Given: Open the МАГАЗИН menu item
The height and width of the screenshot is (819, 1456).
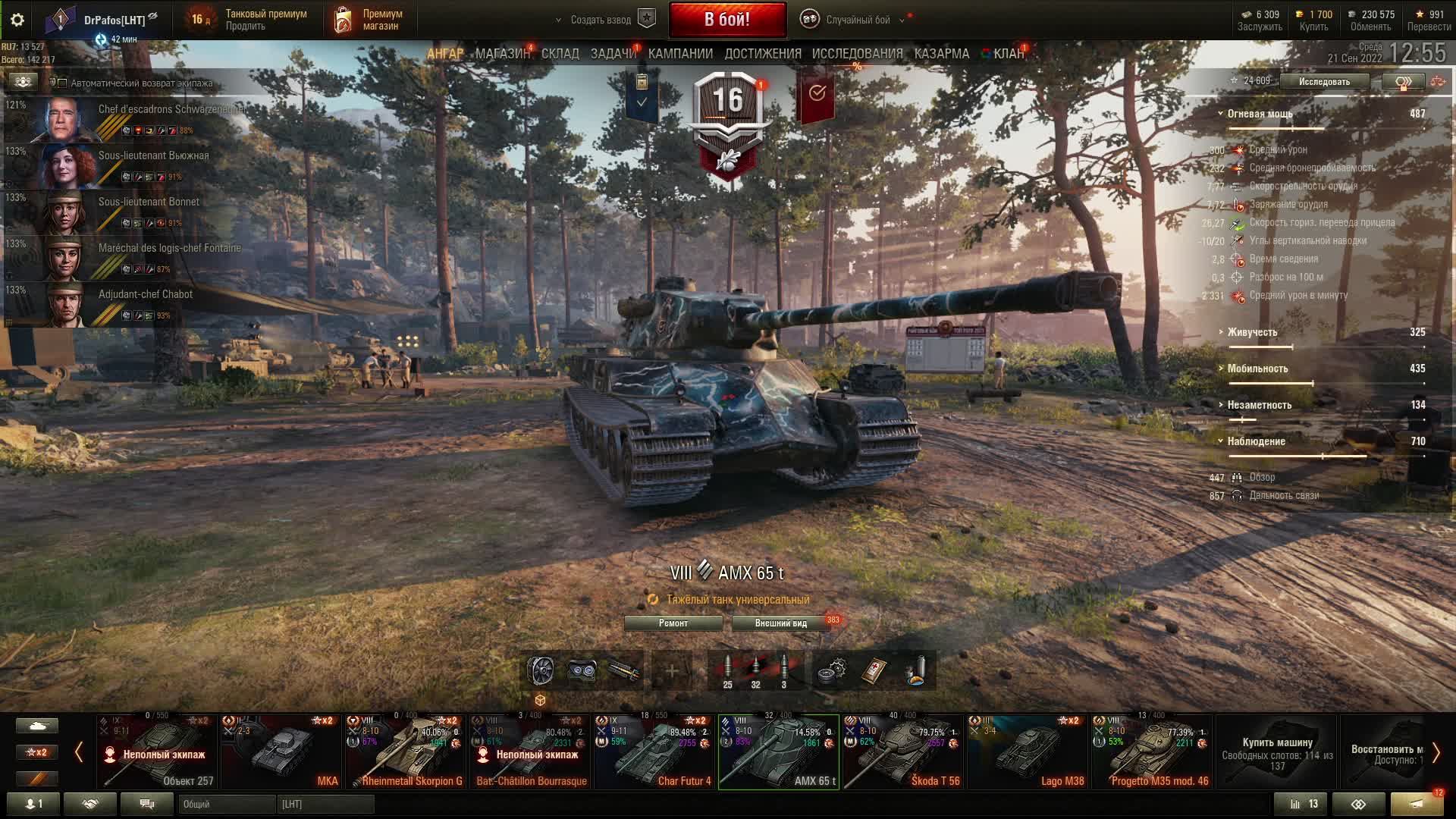Looking at the screenshot, I should 504,53.
